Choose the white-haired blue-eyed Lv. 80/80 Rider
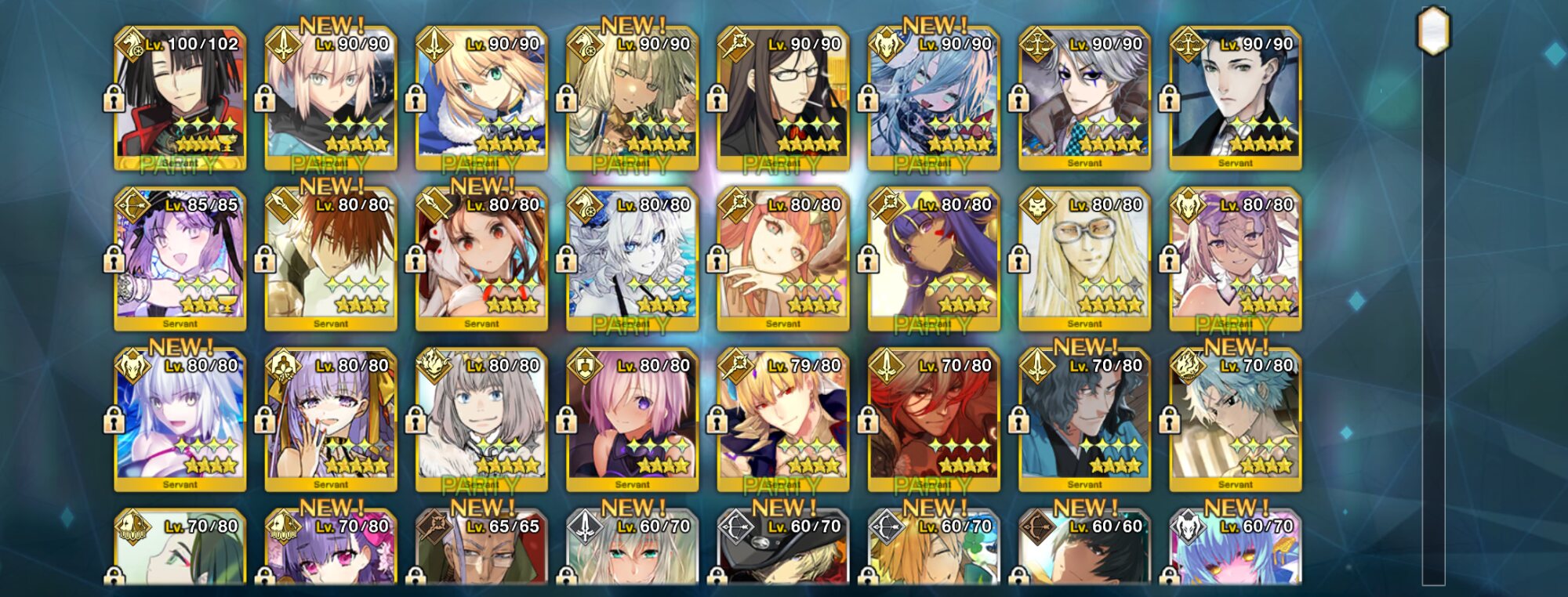1568x597 pixels. point(632,259)
